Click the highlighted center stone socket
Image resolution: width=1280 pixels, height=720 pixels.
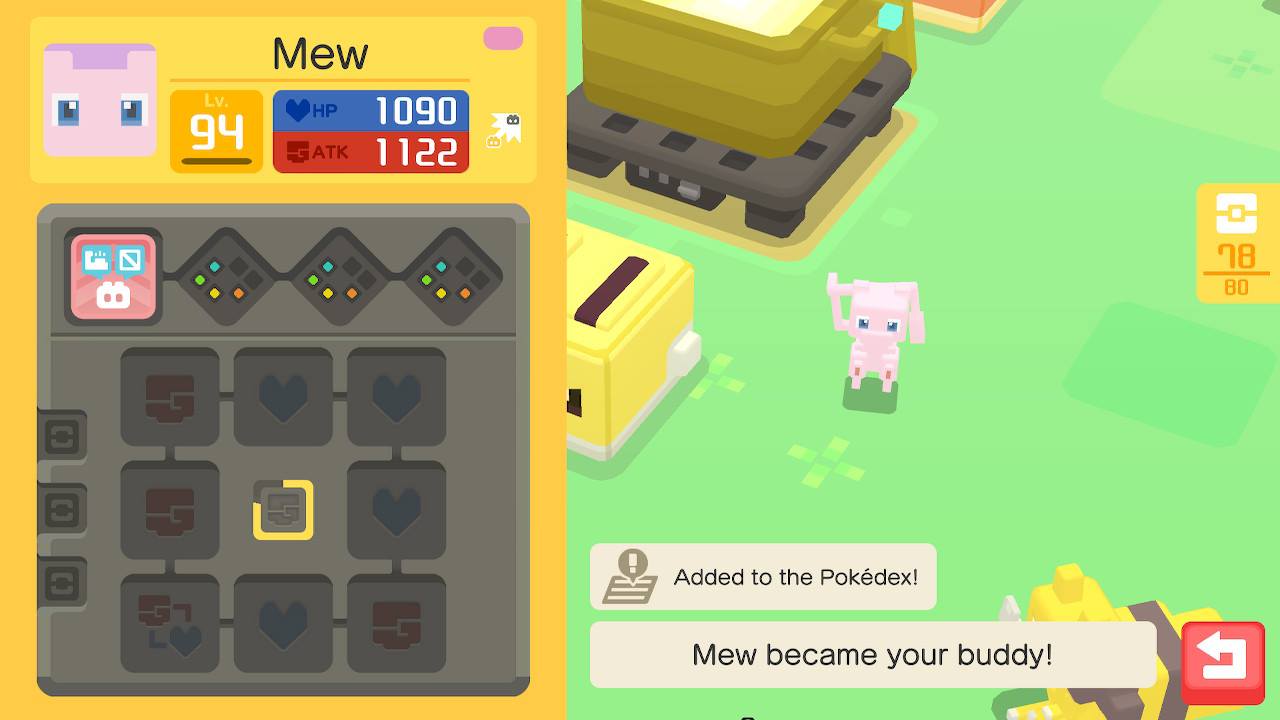click(283, 509)
